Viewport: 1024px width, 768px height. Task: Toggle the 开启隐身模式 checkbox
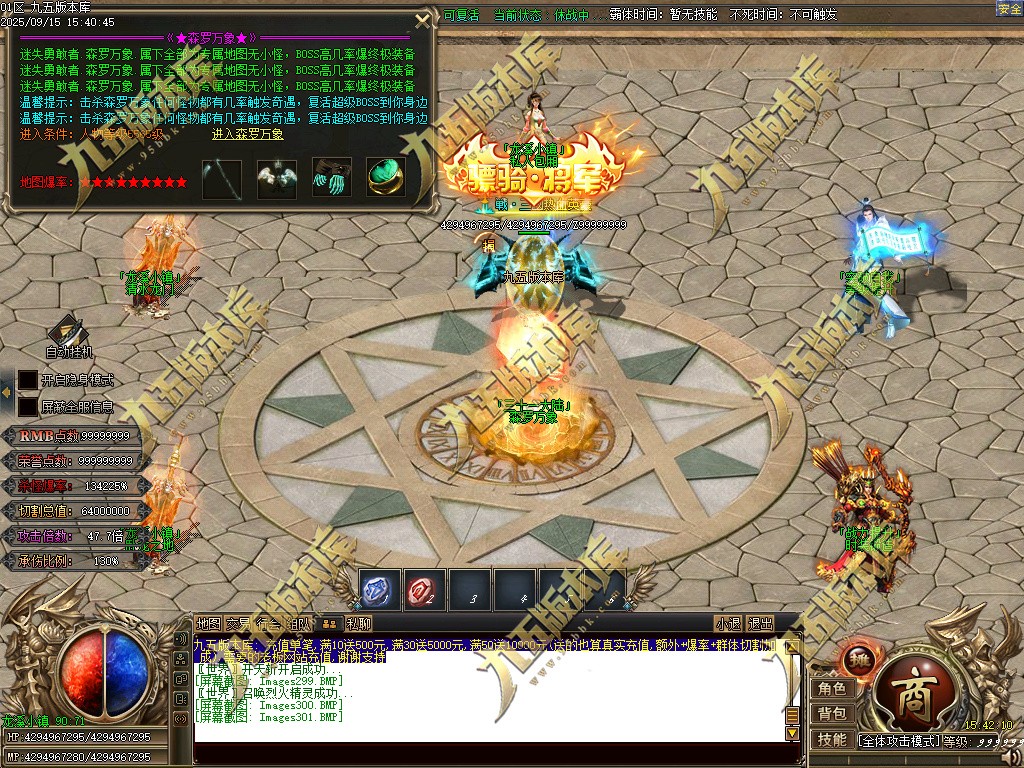tap(28, 381)
